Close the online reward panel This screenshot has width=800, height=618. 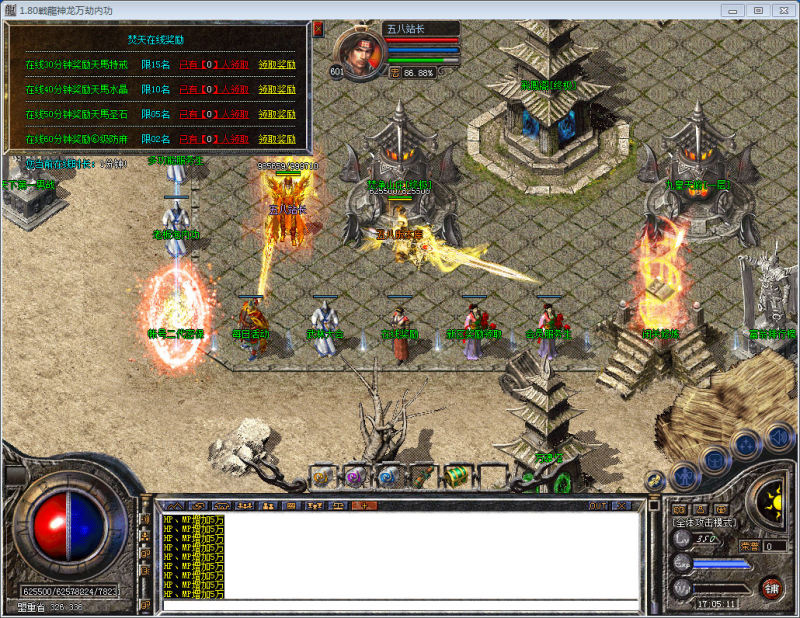click(318, 29)
